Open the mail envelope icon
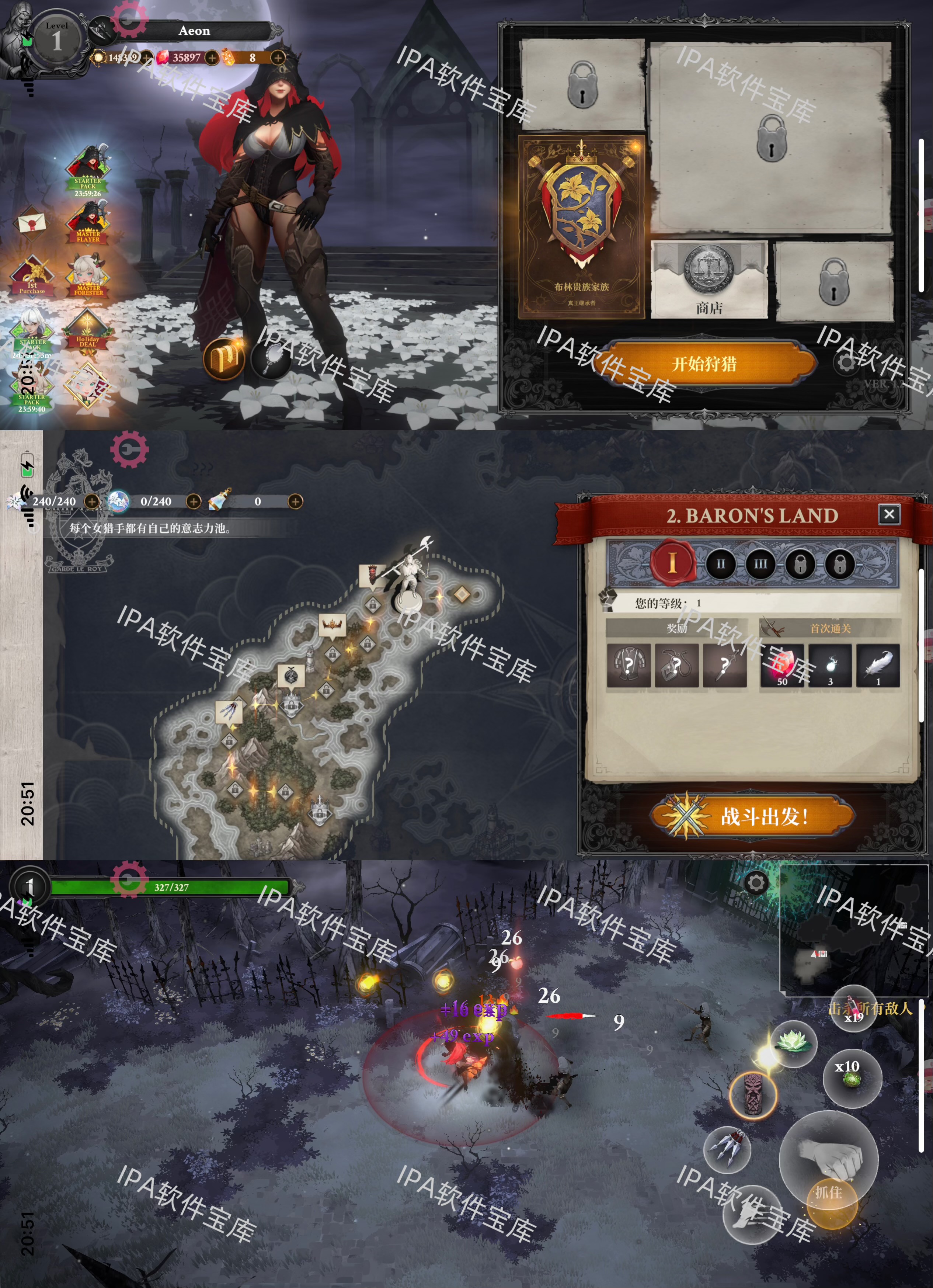 pos(32,223)
